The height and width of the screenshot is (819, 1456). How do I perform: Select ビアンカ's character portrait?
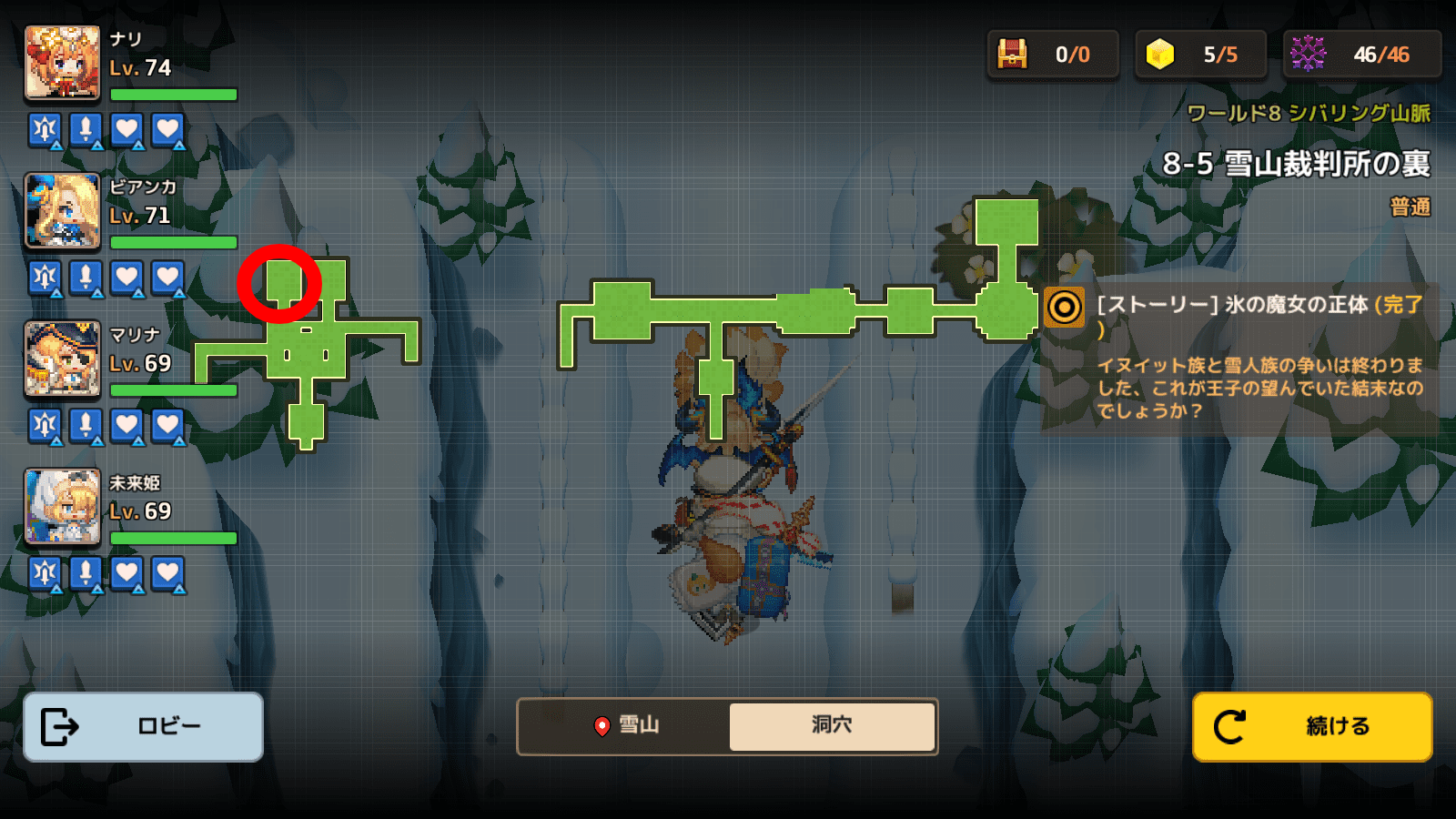coord(62,211)
